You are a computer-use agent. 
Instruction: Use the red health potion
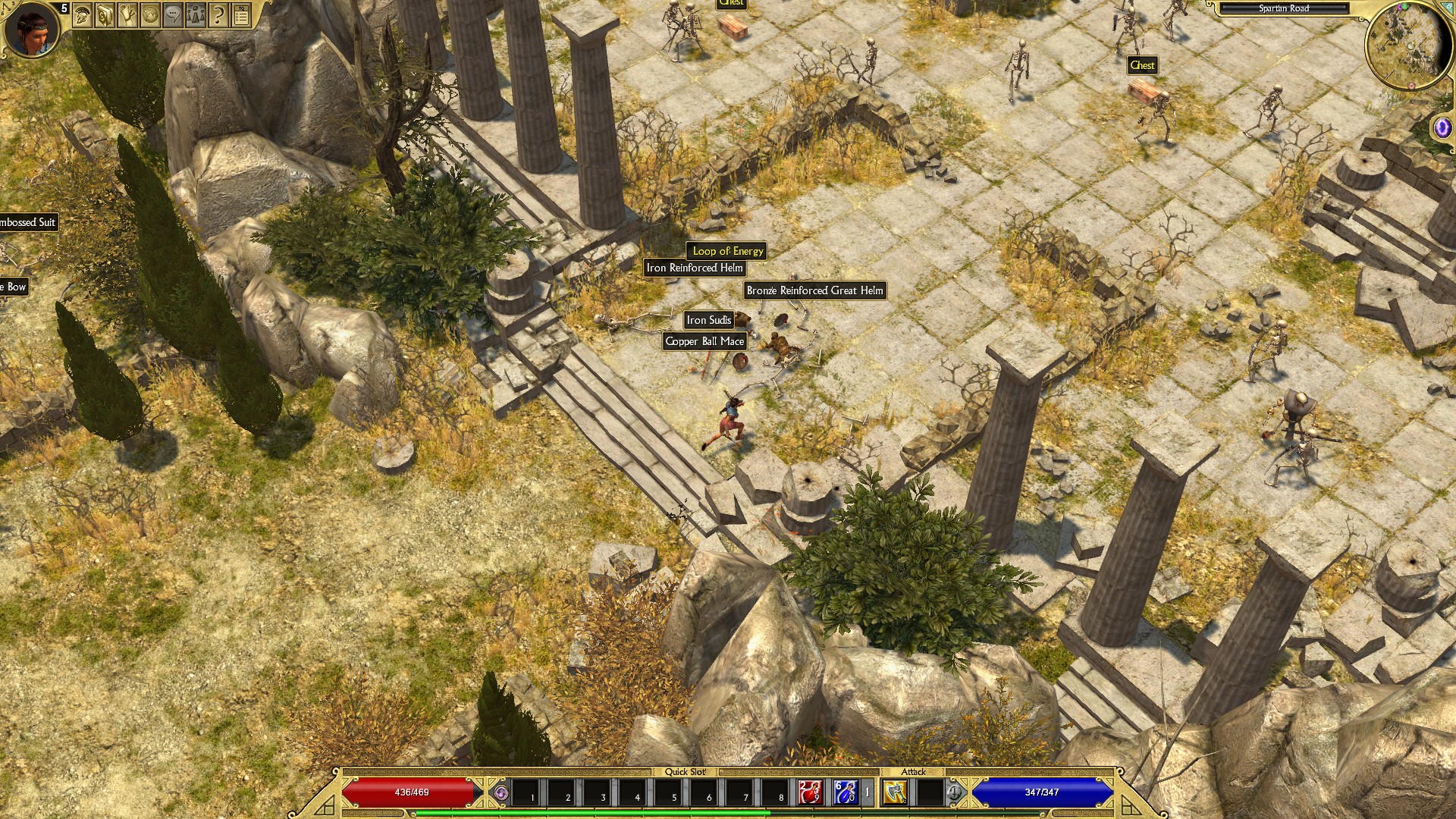(x=809, y=792)
